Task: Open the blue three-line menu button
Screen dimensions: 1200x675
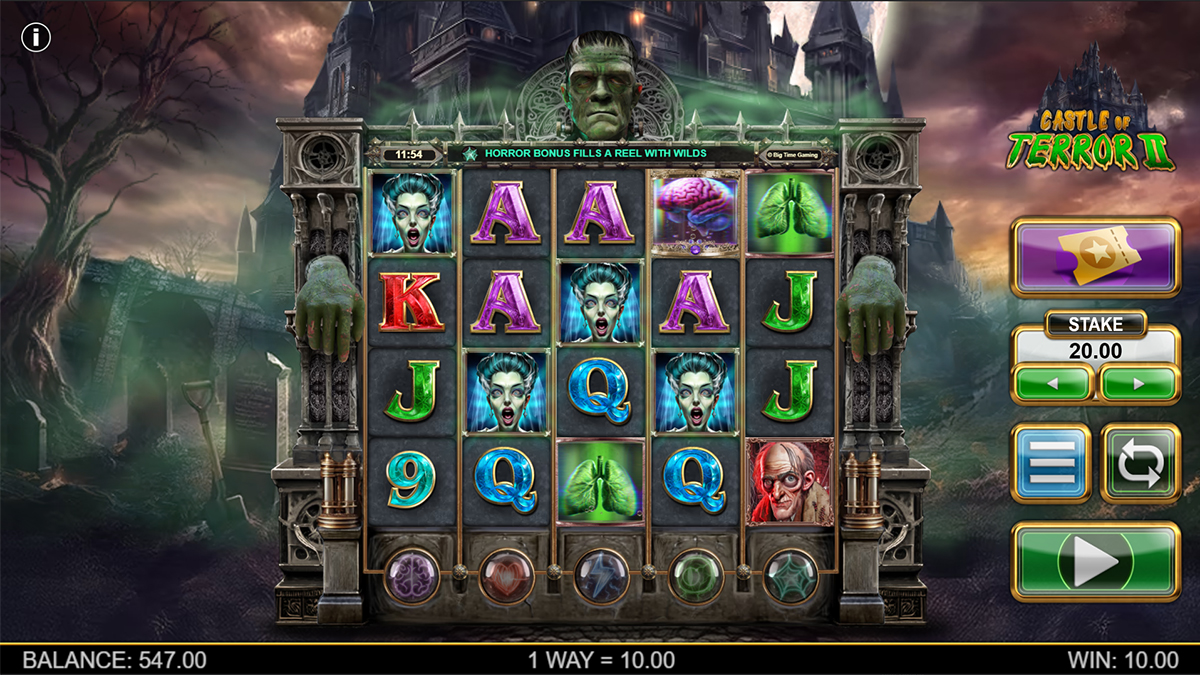Action: tap(1051, 463)
